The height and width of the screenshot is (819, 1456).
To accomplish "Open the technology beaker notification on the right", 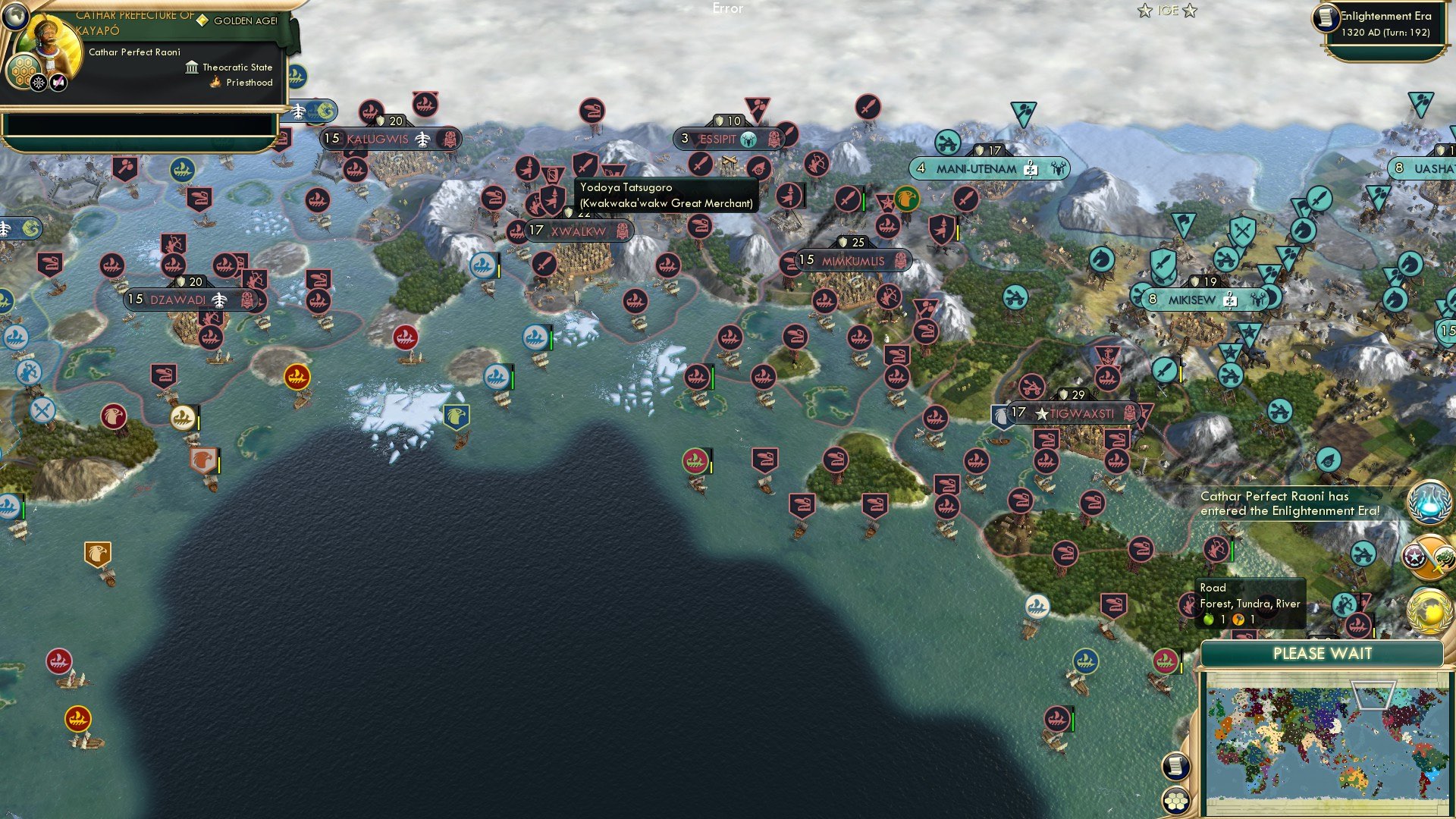I will coord(1429,502).
